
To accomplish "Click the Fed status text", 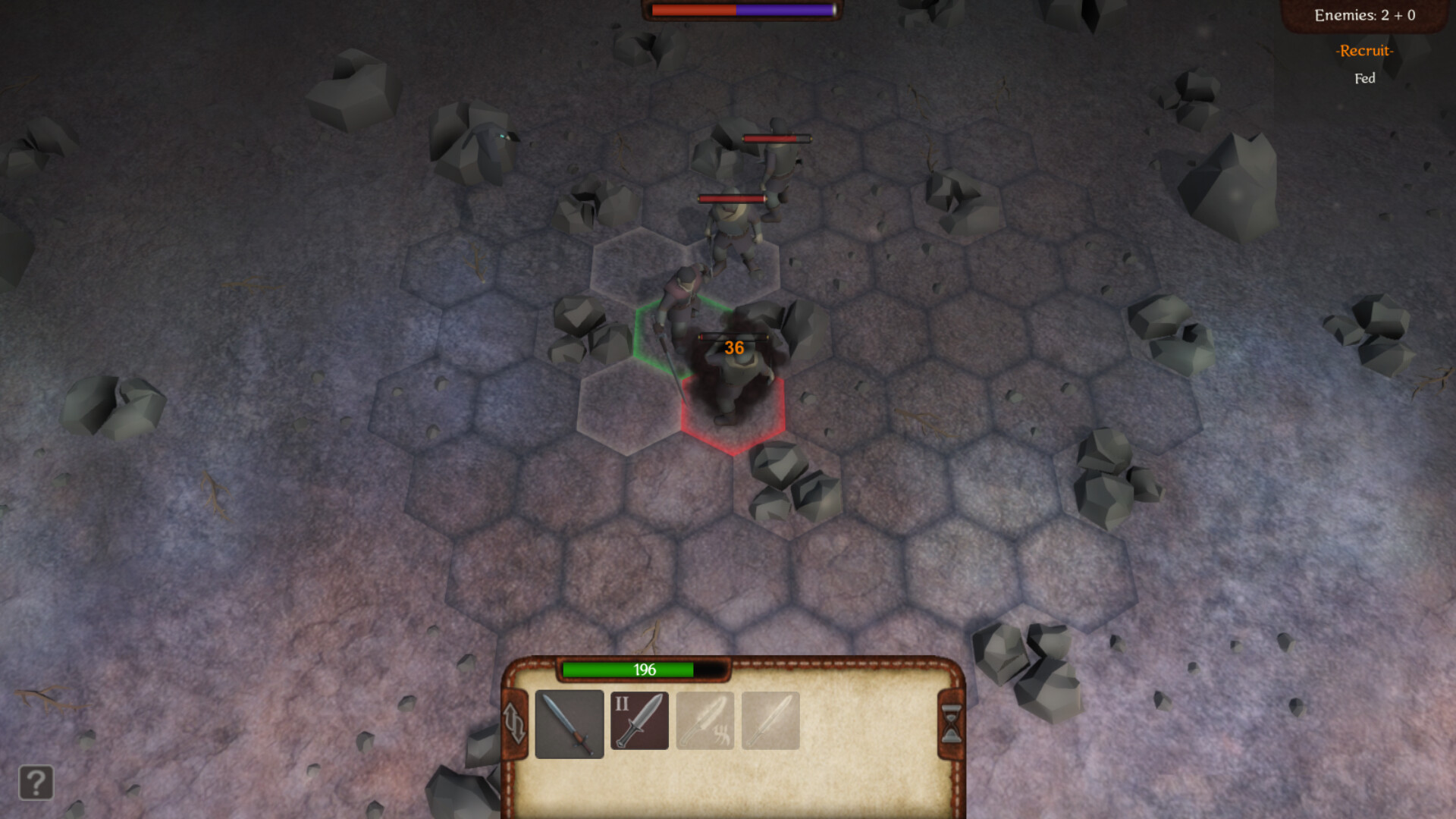I will click(x=1364, y=78).
